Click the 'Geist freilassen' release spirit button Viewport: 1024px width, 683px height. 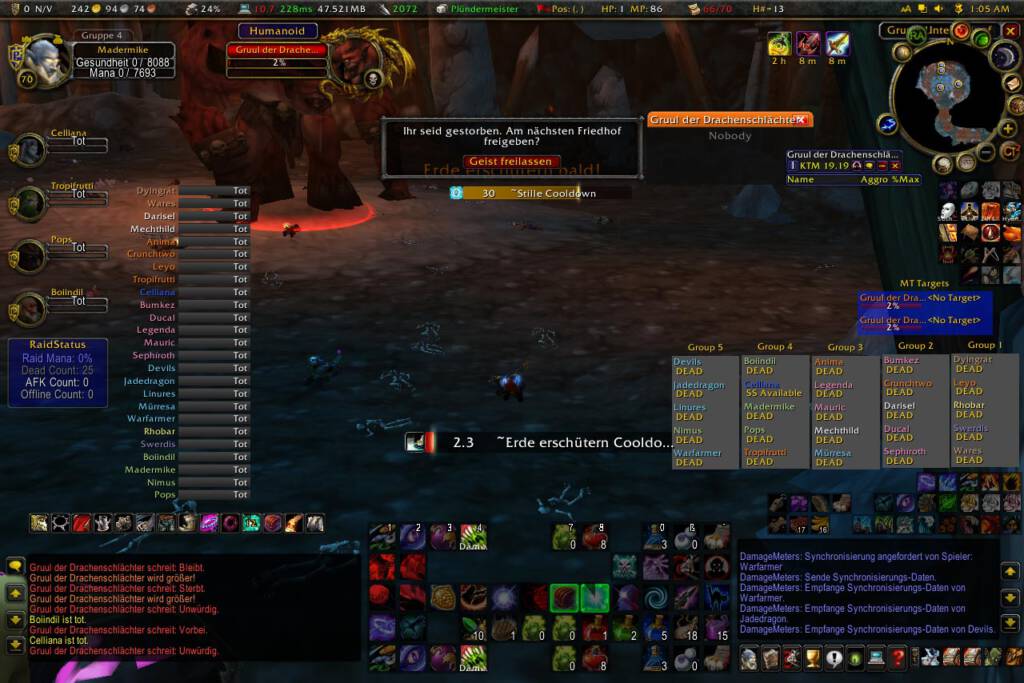pos(511,161)
